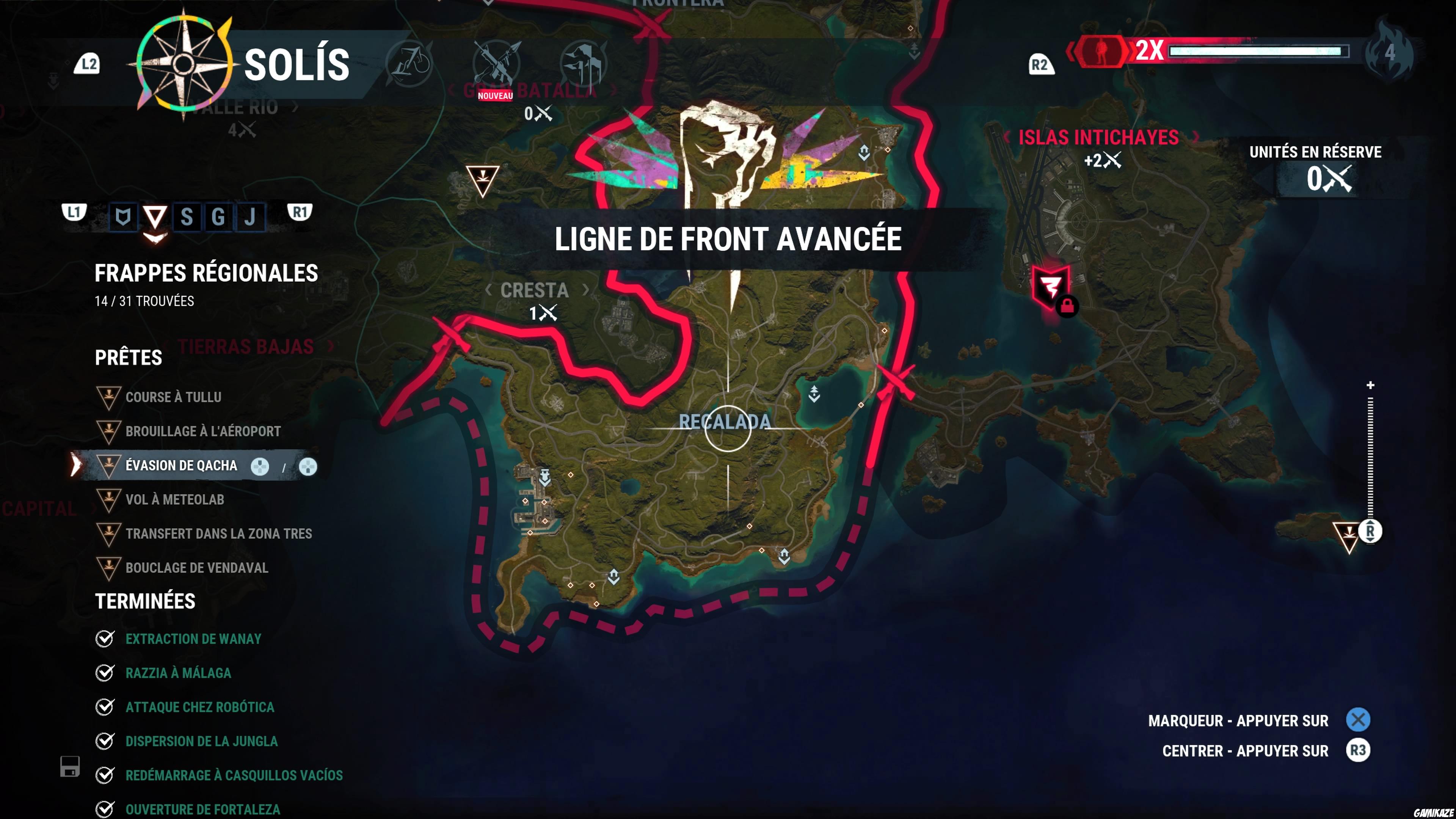The width and height of the screenshot is (1456, 819).
Task: Check the completed circle beside Razzia à Málaga
Action: click(105, 673)
